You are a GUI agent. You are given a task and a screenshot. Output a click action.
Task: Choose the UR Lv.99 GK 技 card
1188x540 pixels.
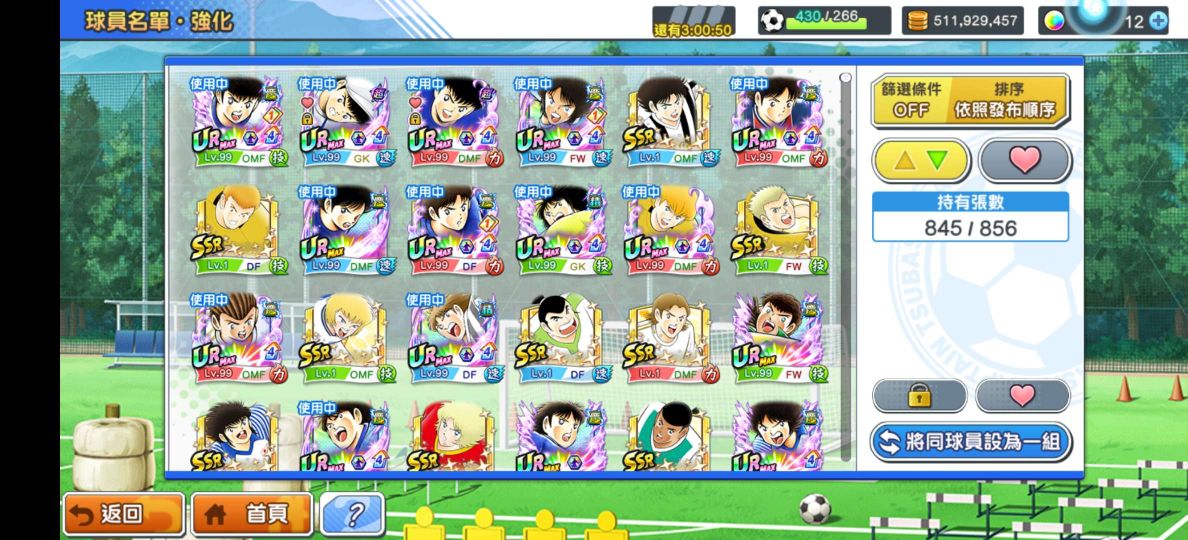[x=561, y=229]
